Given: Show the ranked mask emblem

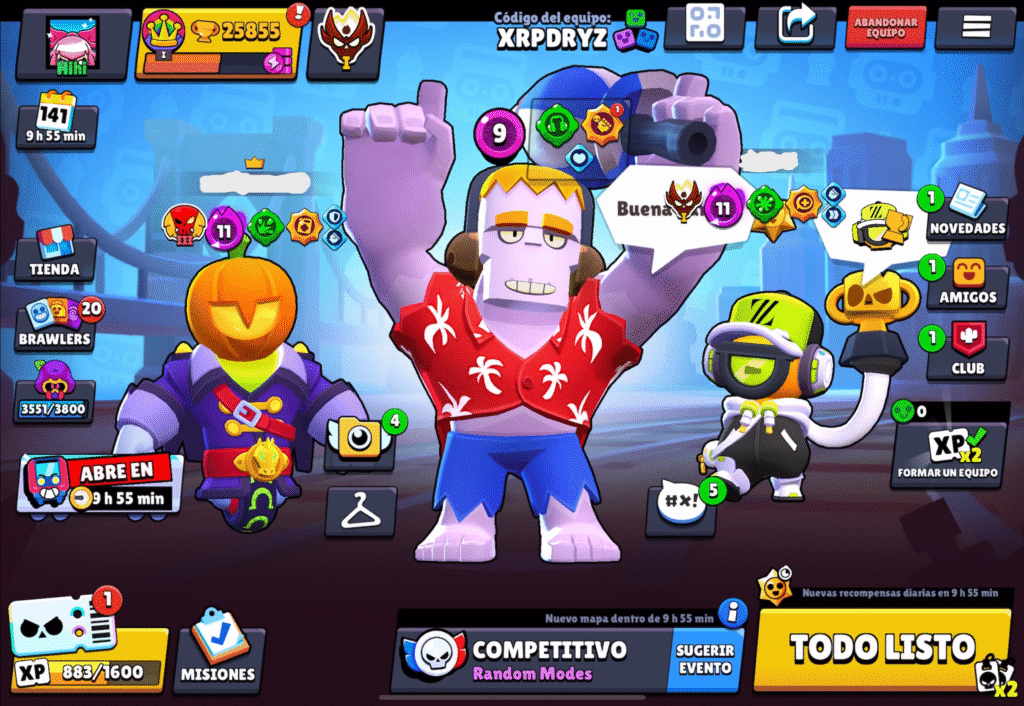Looking at the screenshot, I should click(x=344, y=43).
